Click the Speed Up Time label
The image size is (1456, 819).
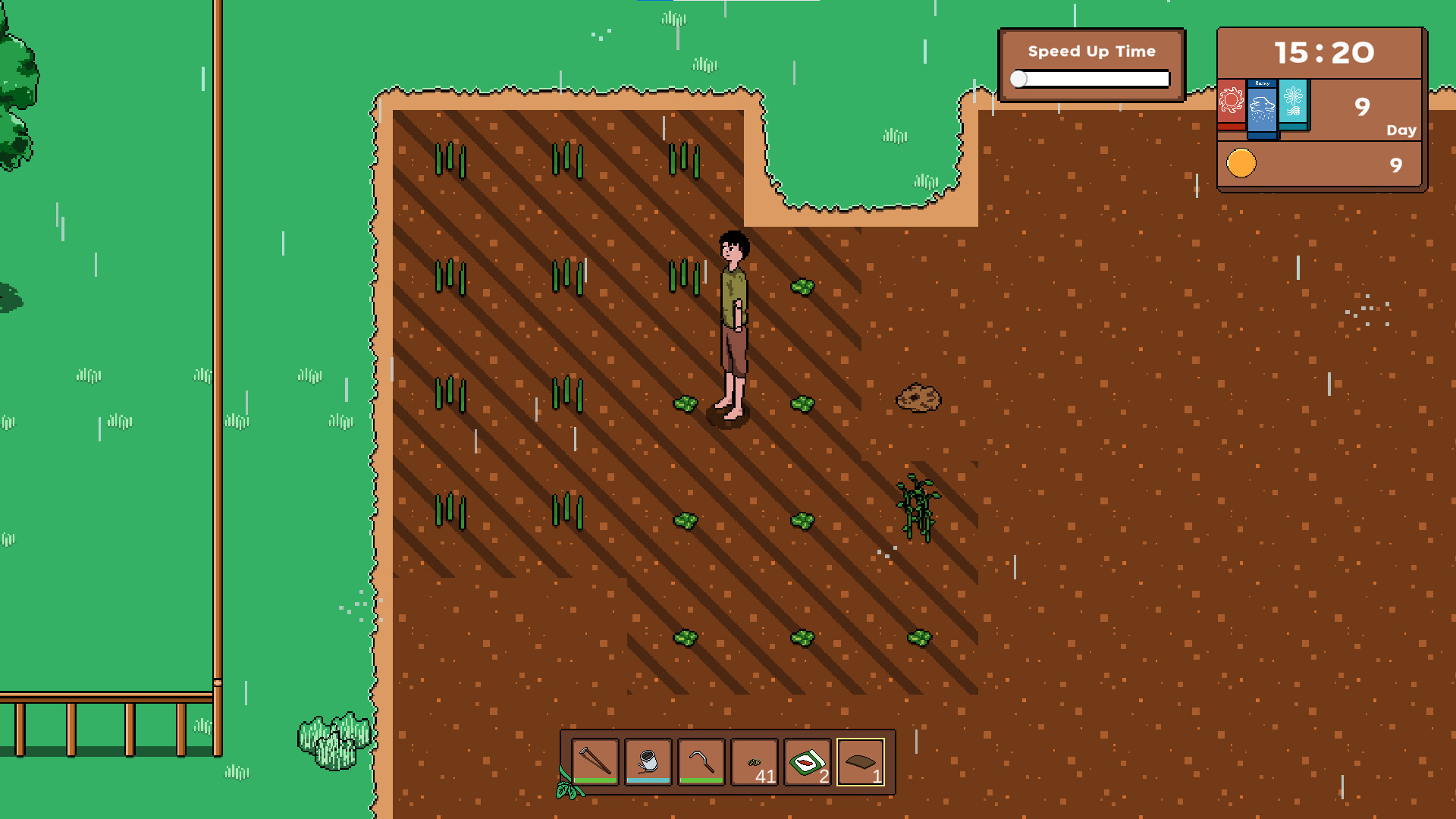click(x=1091, y=52)
